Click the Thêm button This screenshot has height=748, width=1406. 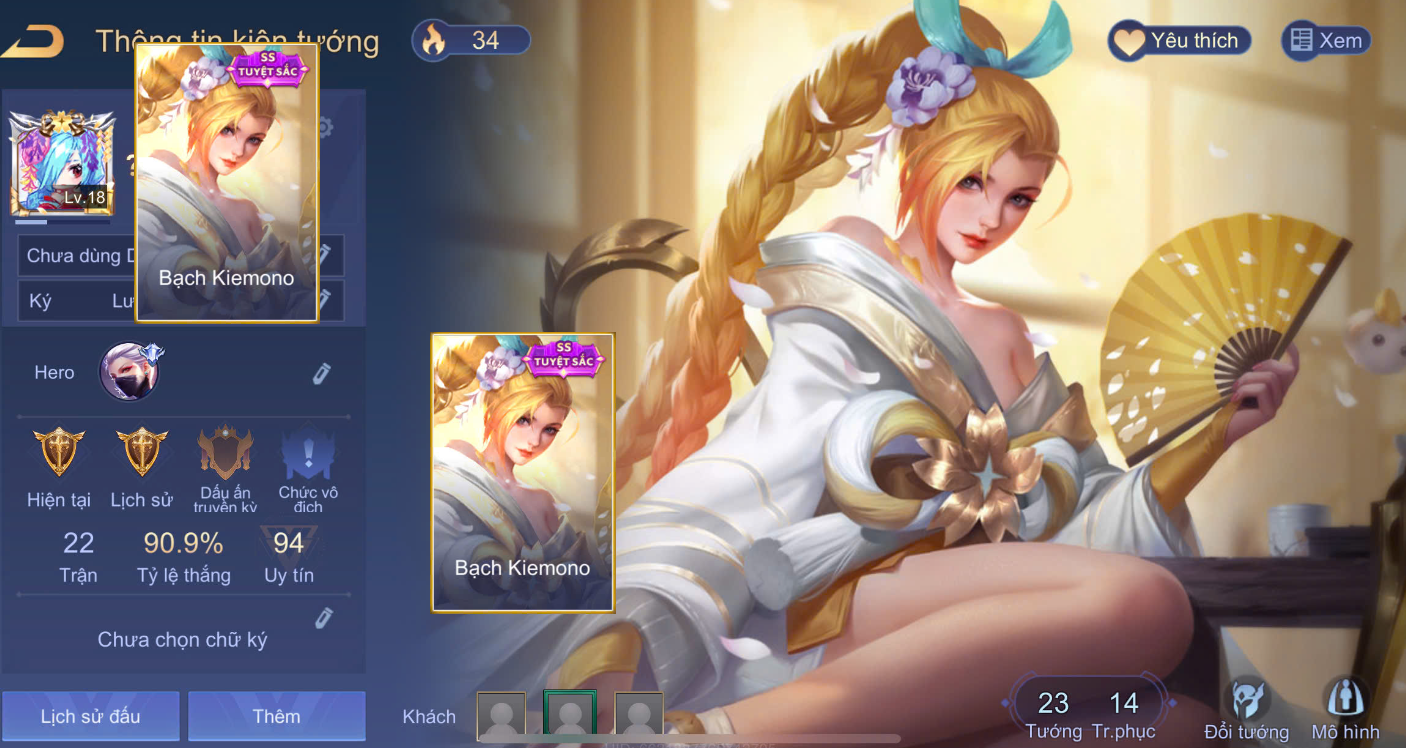tap(276, 716)
